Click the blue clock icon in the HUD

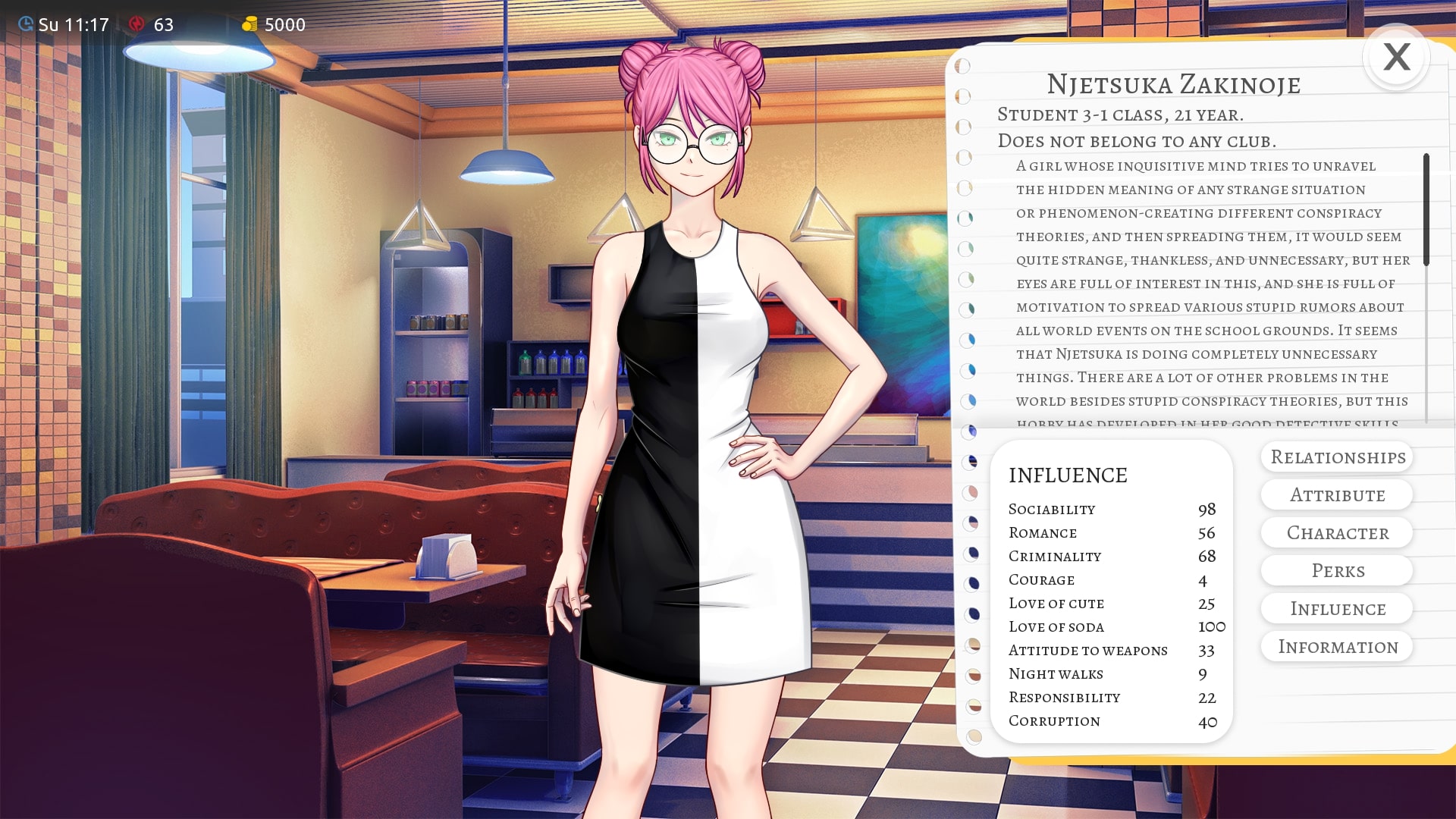coord(25,24)
